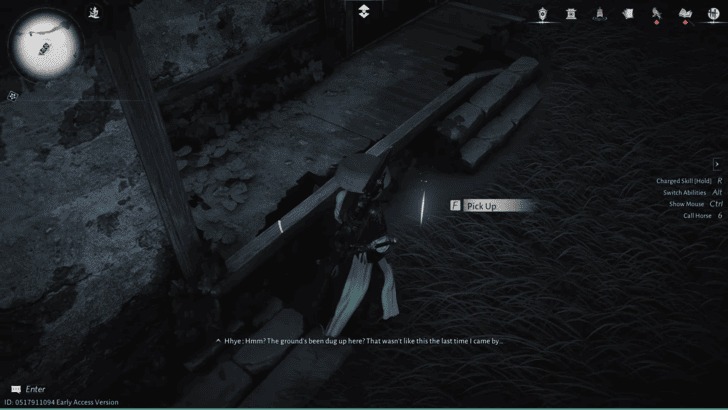Click the diamond pattern icon below minimap
Image resolution: width=728 pixels, height=410 pixels.
pyautogui.click(x=13, y=96)
